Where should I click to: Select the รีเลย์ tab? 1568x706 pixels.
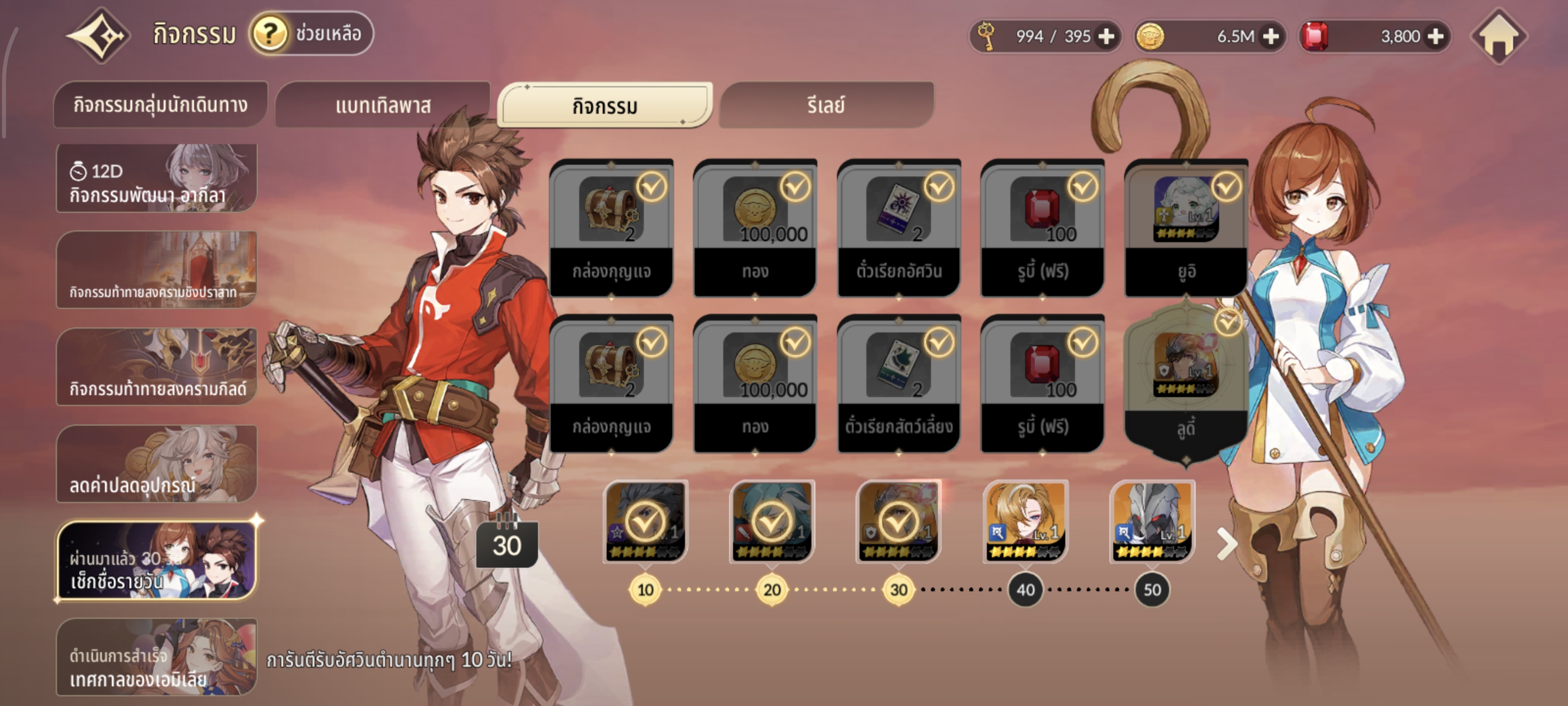click(x=825, y=105)
